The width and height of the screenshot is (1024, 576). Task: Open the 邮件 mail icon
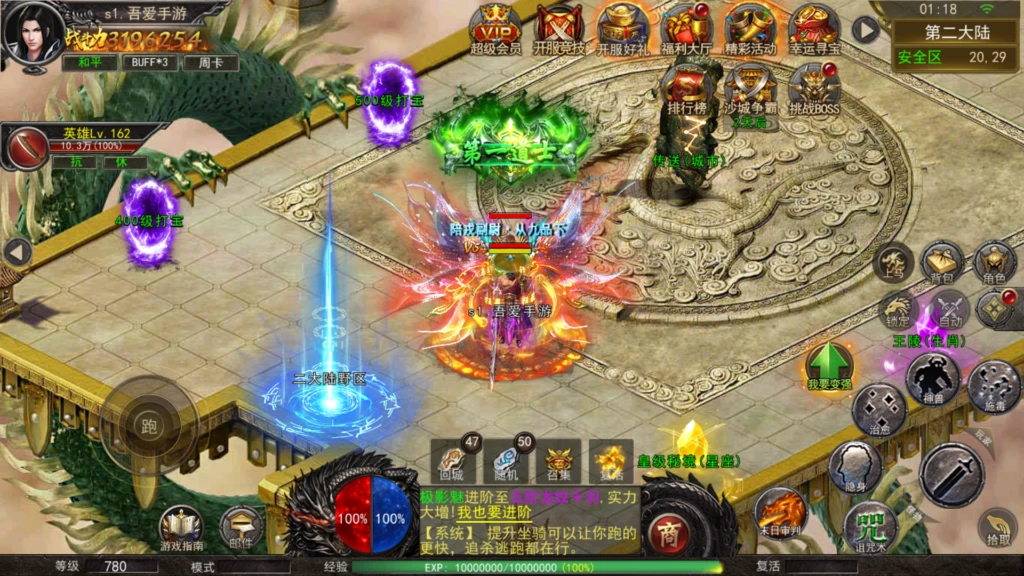pos(241,527)
